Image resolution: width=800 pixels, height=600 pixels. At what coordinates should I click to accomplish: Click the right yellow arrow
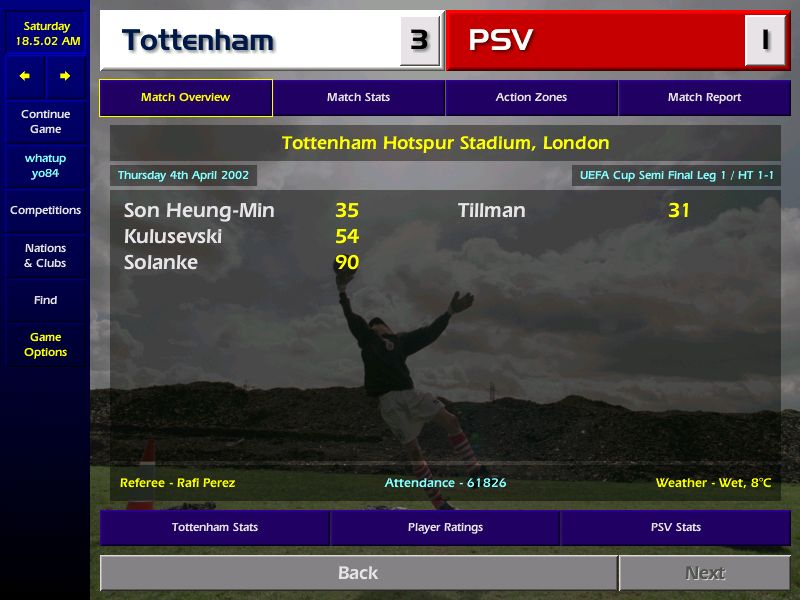65,76
